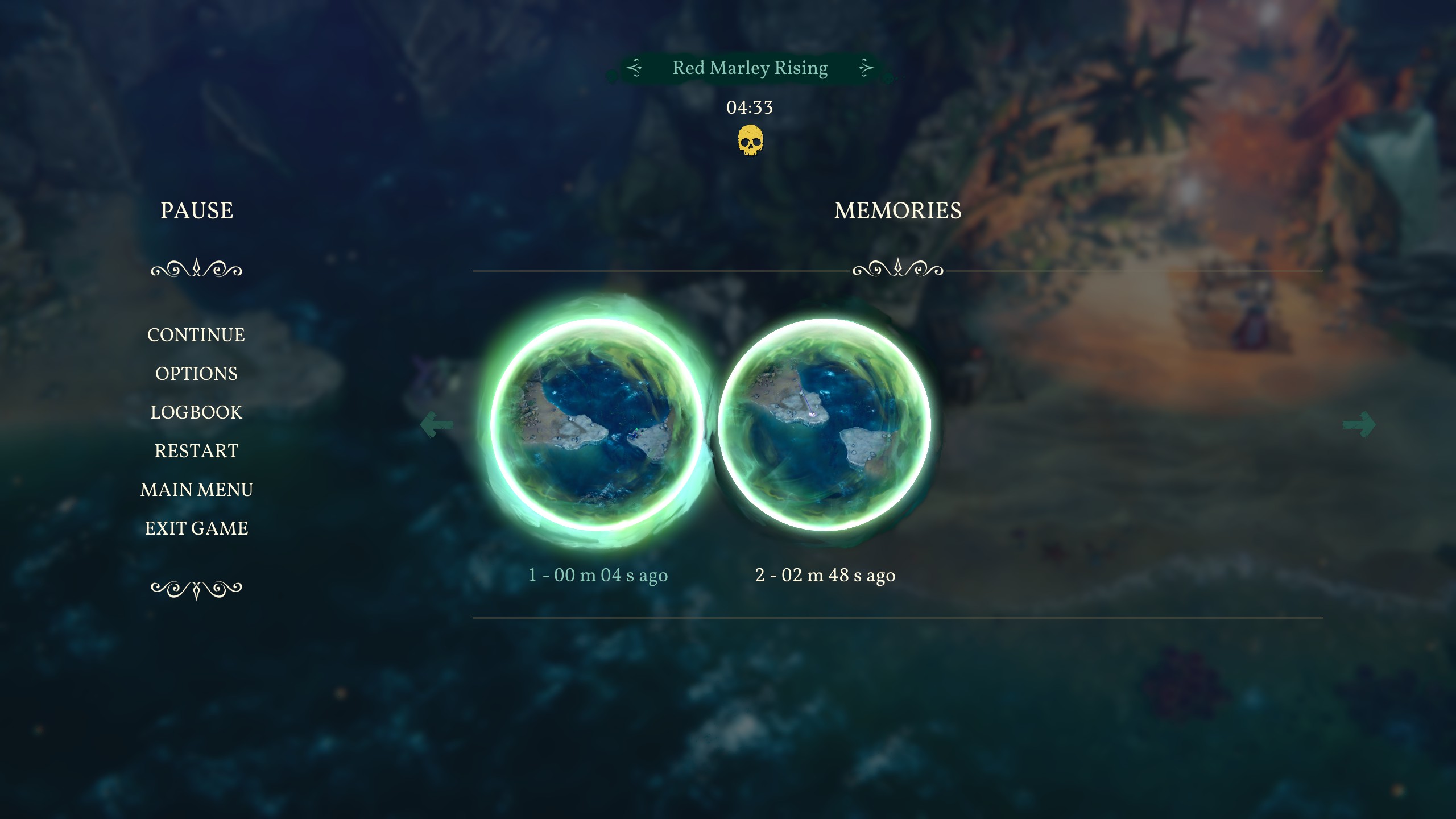
Task: Restart the current mission
Action: click(196, 451)
